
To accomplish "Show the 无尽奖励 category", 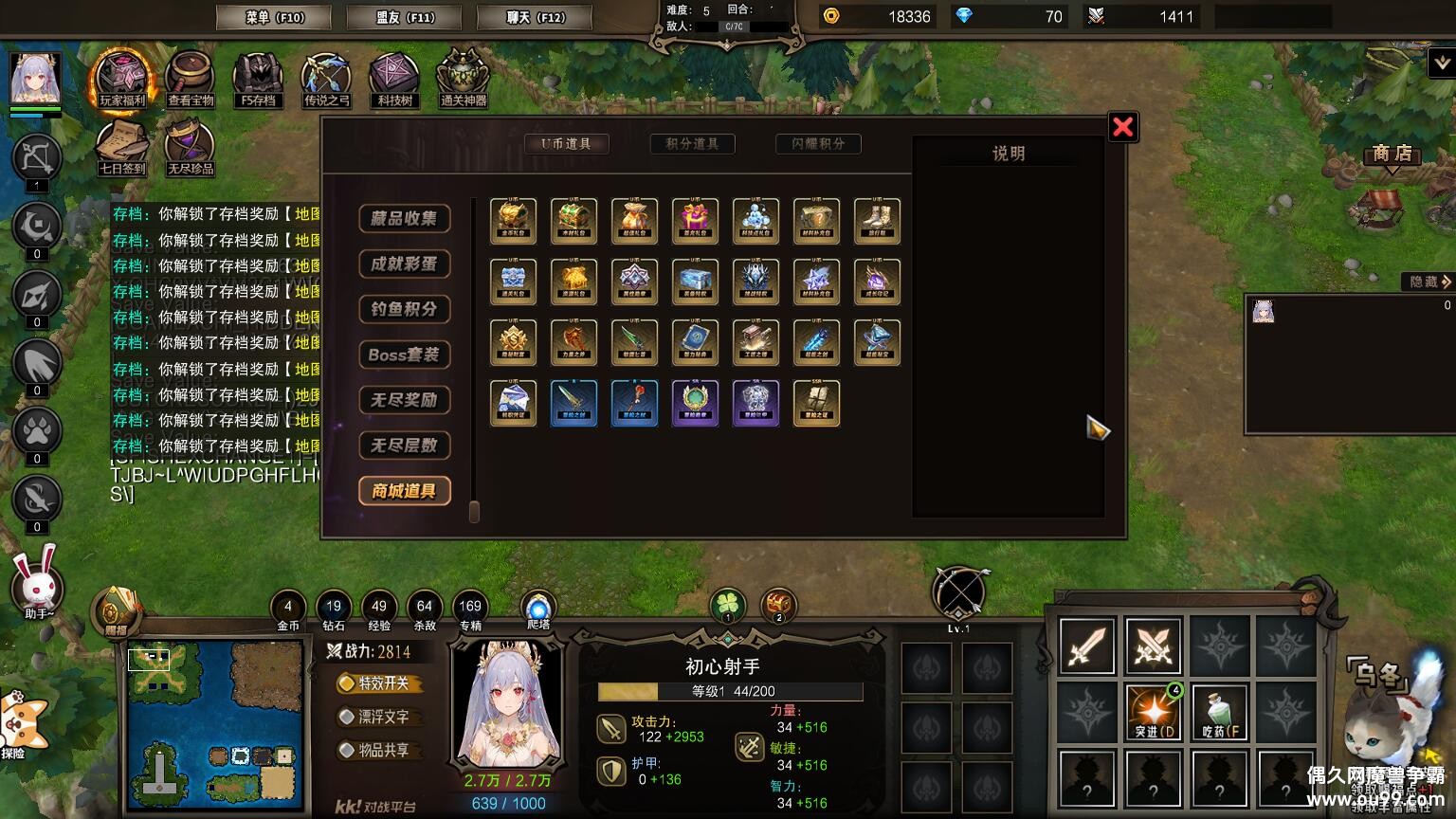I will (x=404, y=400).
